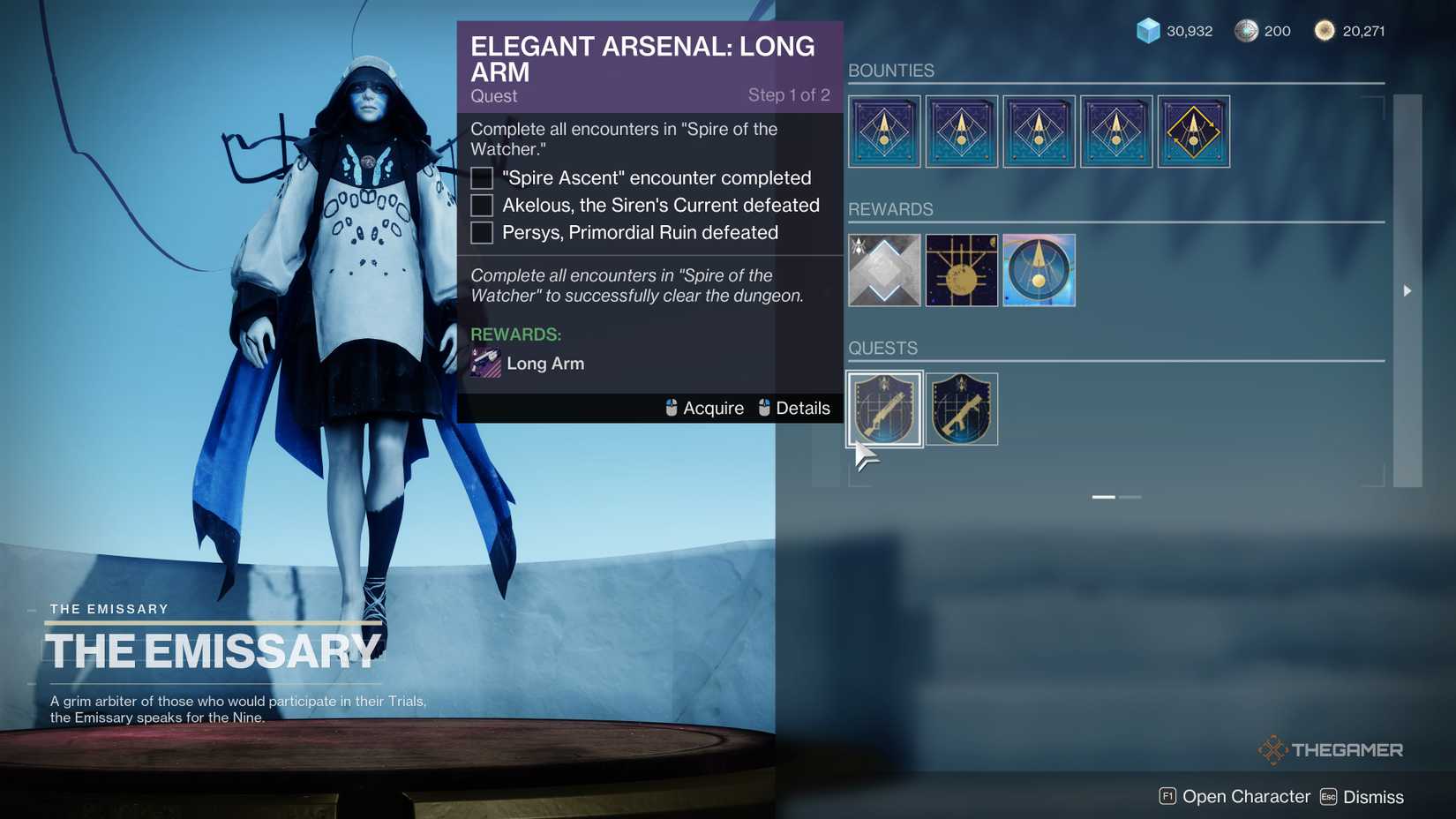Check the Akelous, the Siren's Current defeated box
Image resolution: width=1456 pixels, height=819 pixels.
click(481, 205)
